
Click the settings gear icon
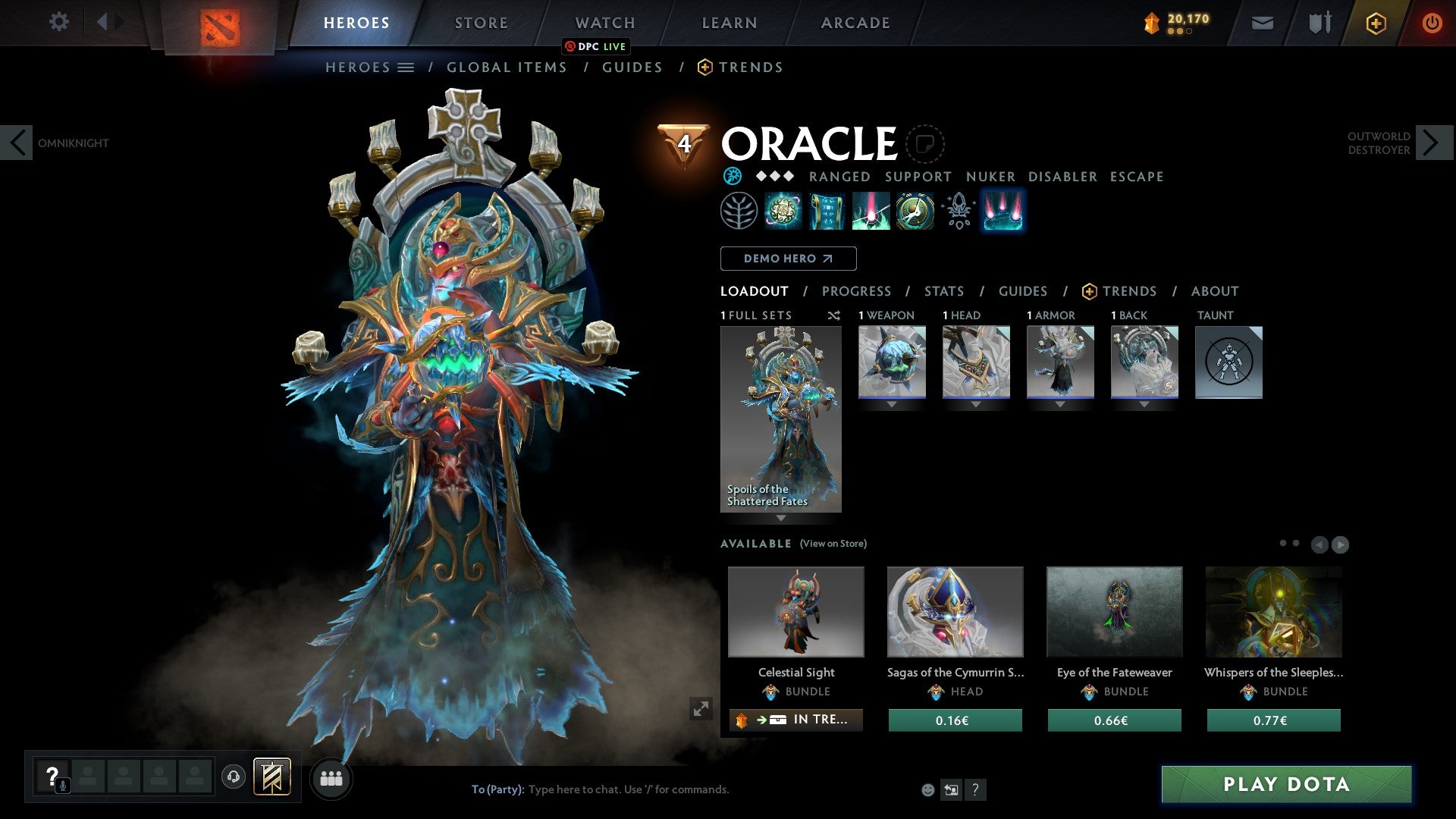(59, 21)
